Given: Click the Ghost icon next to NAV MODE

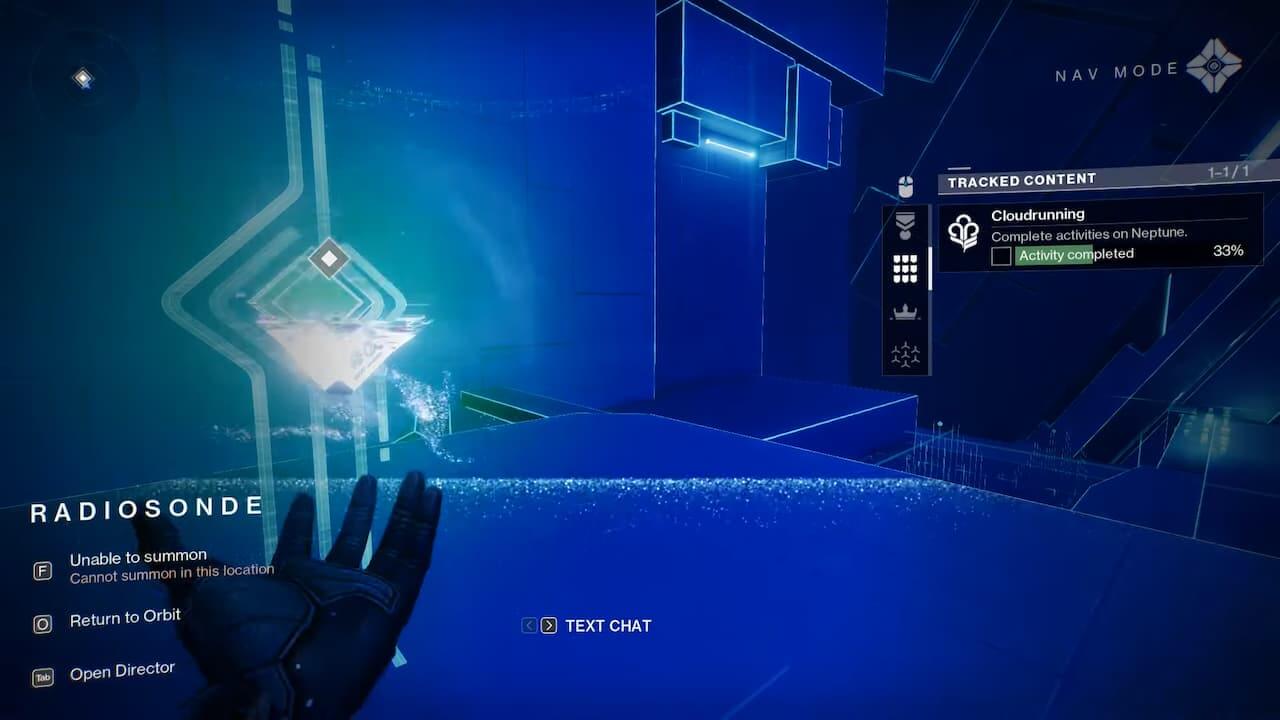Looking at the screenshot, I should coord(1213,67).
